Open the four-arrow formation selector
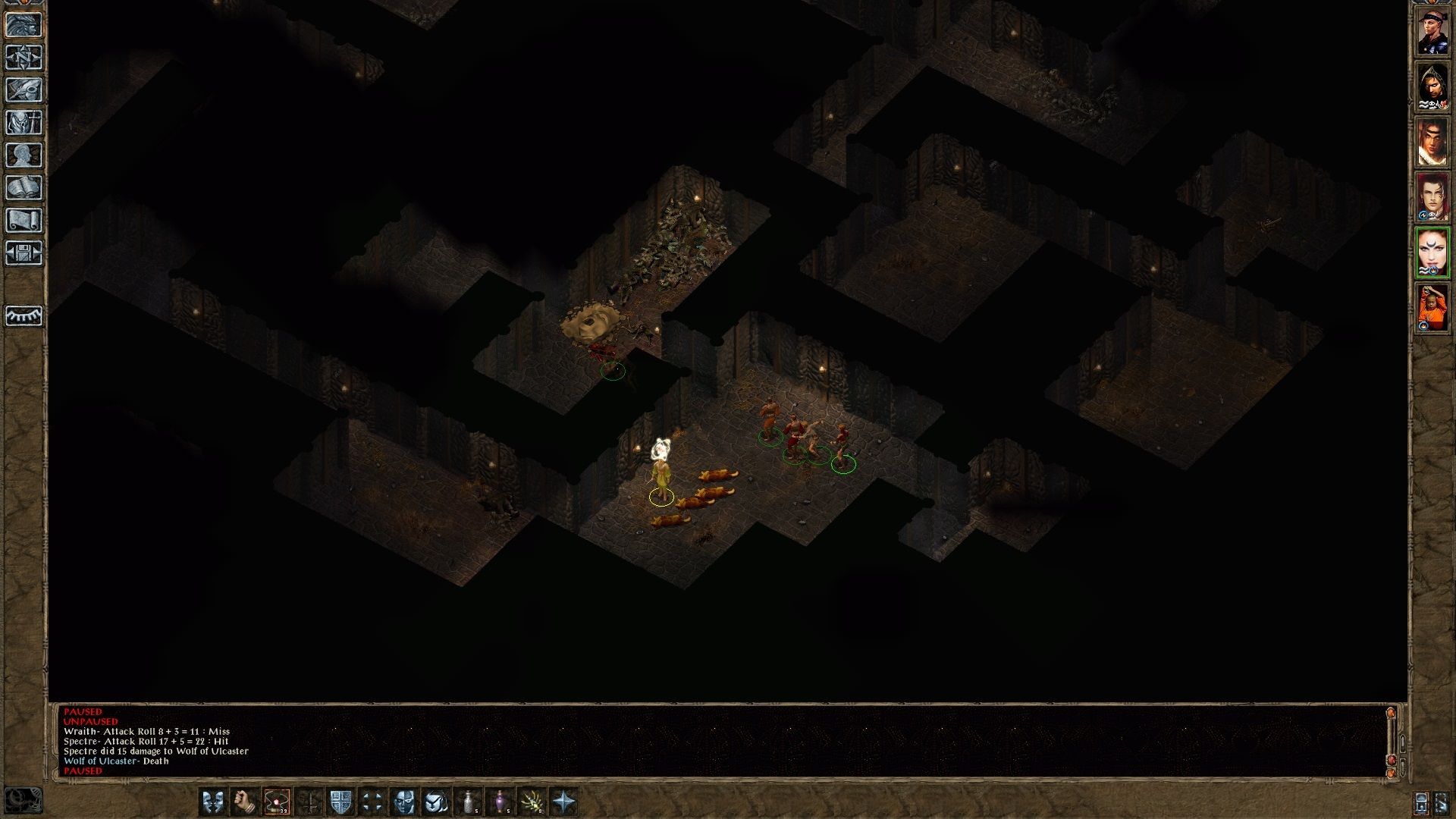This screenshot has height=819, width=1456. click(x=372, y=802)
